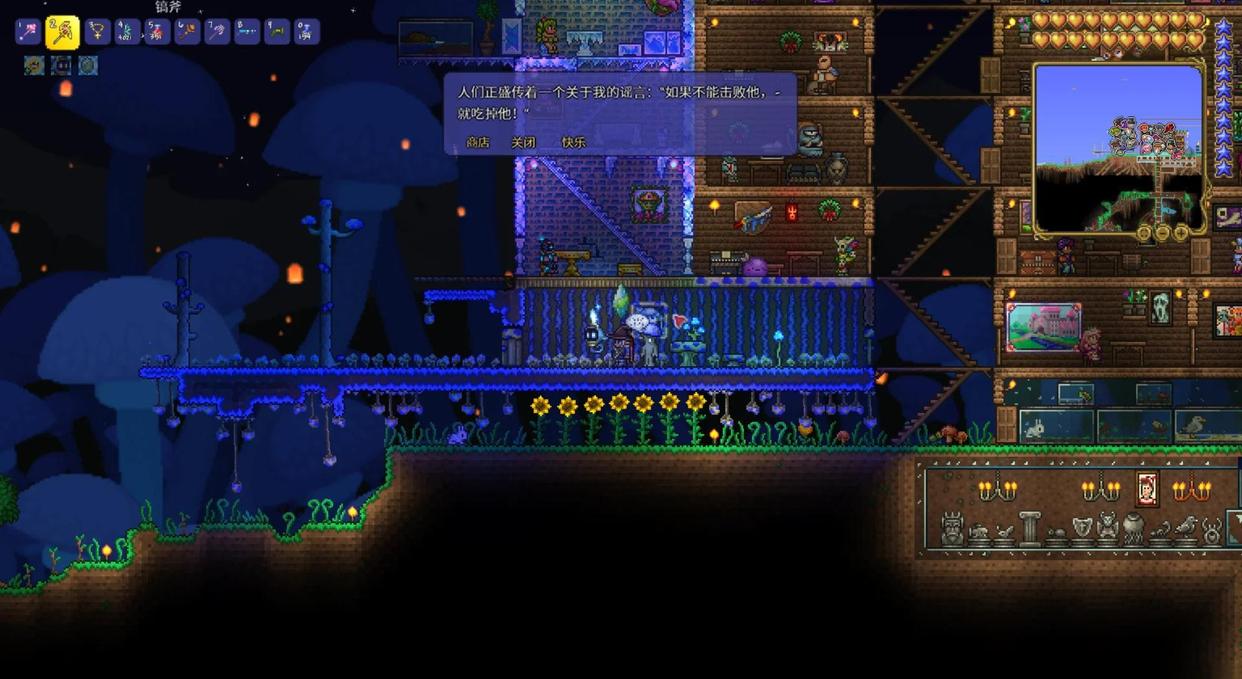The height and width of the screenshot is (679, 1242).
Task: Select the pink weapon in hotbar slot 1
Action: pyautogui.click(x=28, y=32)
